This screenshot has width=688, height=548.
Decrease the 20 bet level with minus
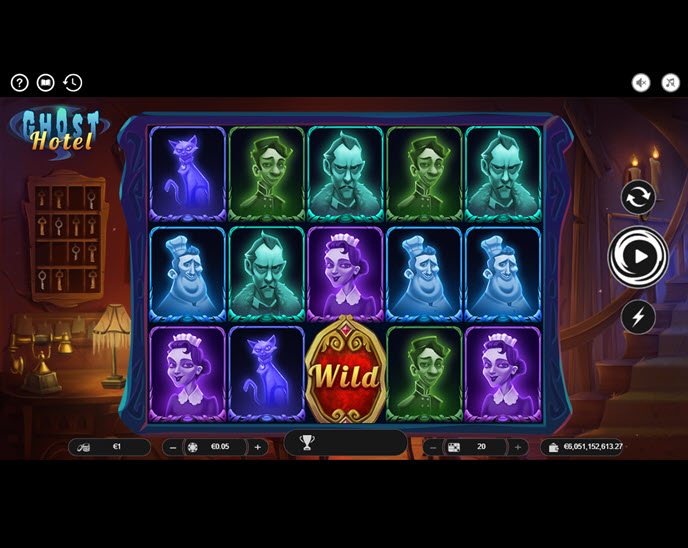(433, 447)
